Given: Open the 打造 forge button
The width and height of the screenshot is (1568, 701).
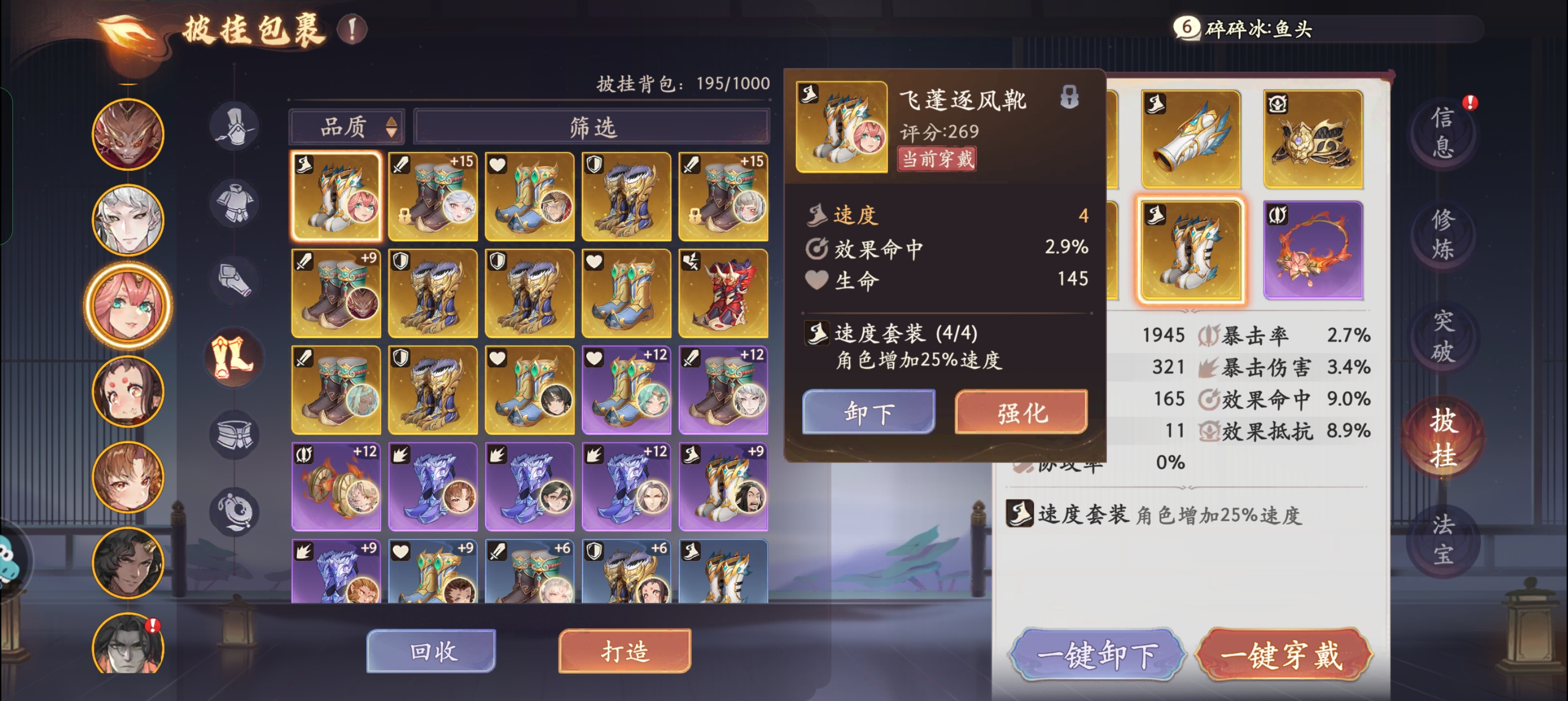Looking at the screenshot, I should [624, 651].
